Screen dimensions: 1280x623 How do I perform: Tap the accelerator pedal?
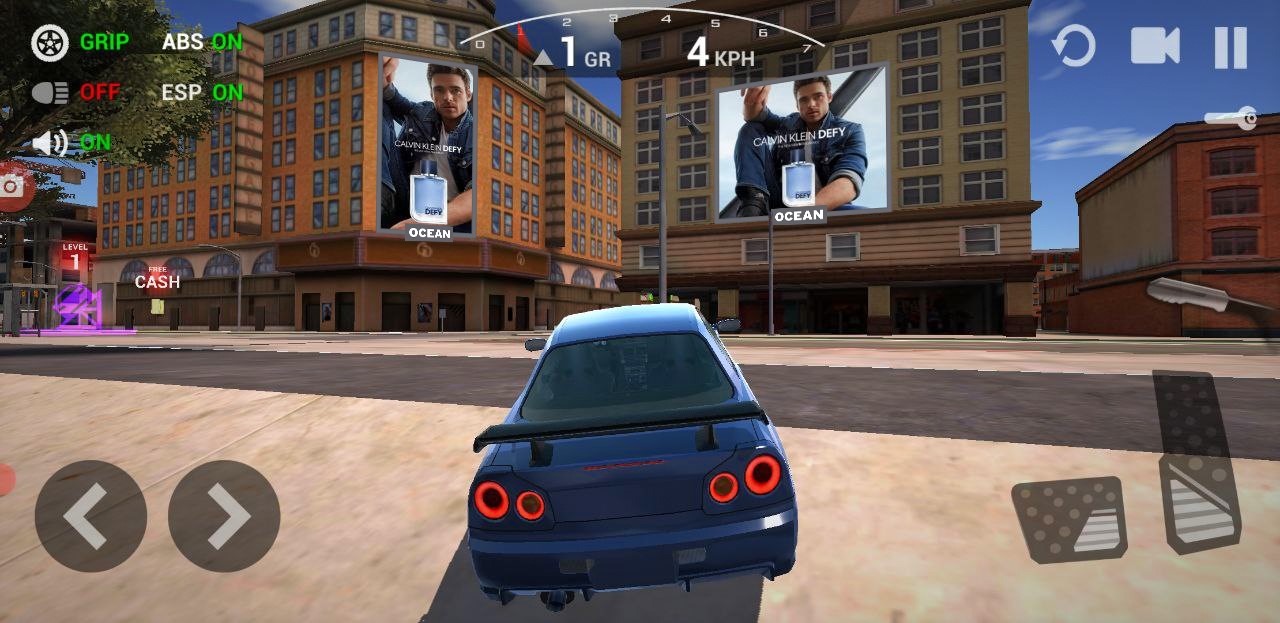1197,460
